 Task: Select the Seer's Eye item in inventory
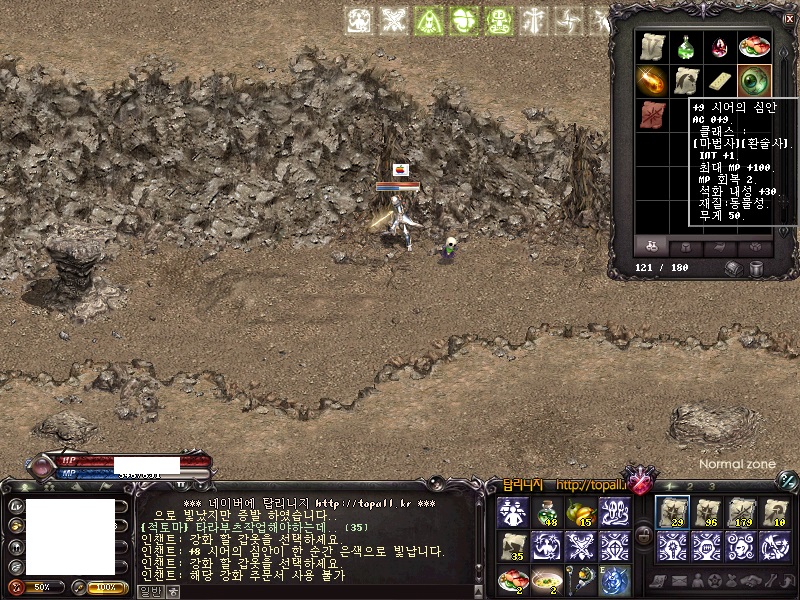coord(754,79)
